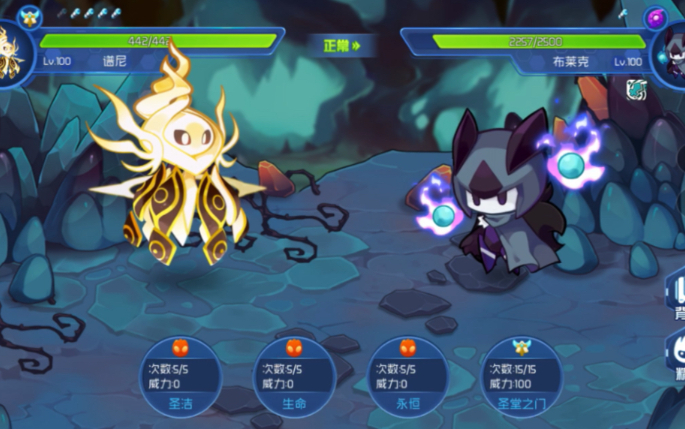Click the enemy pet portrait 布莱克
685x429 pixels.
click(668, 54)
